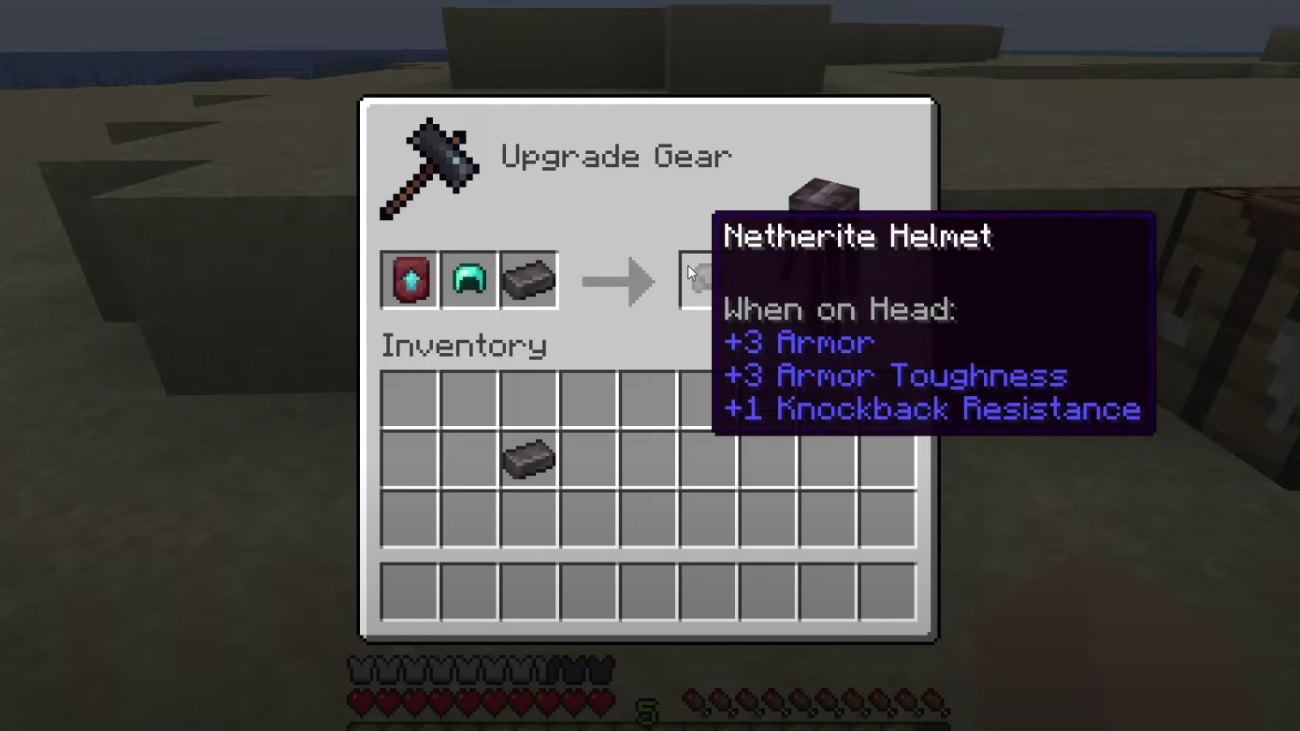Select the netherite upgrade smithing template
This screenshot has width=1300, height=731.
(409, 280)
